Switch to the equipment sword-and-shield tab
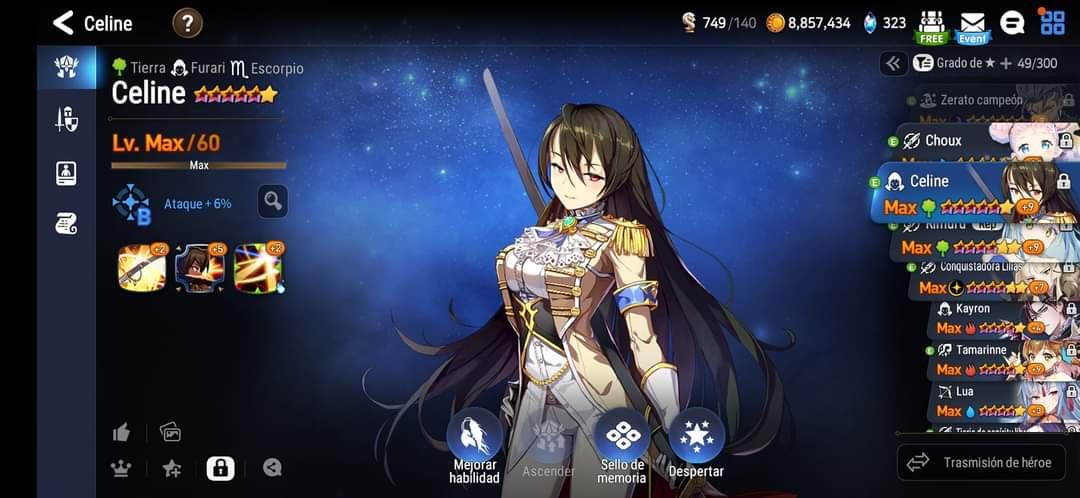This screenshot has height=498, width=1080. [x=66, y=120]
